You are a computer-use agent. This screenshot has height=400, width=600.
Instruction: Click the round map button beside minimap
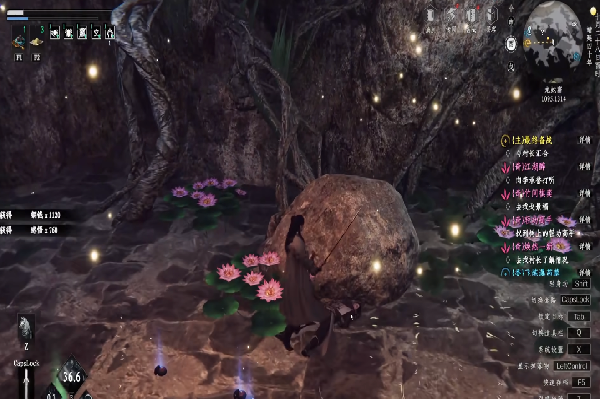[511, 45]
